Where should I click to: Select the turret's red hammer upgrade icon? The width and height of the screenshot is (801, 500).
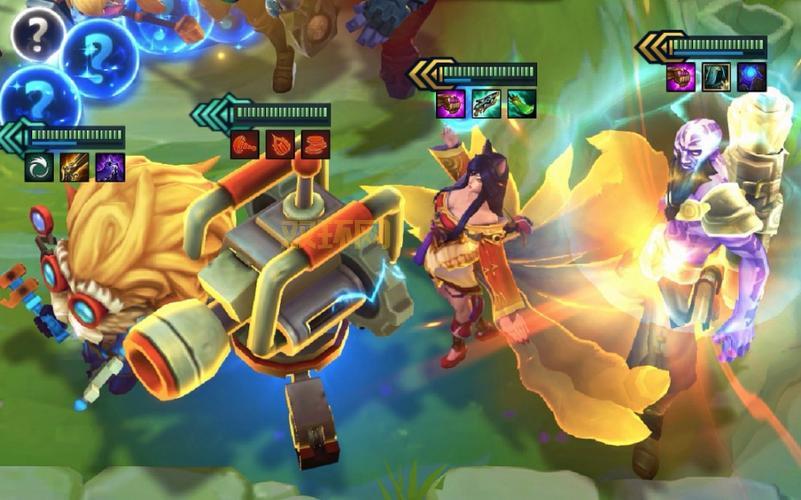click(x=245, y=144)
